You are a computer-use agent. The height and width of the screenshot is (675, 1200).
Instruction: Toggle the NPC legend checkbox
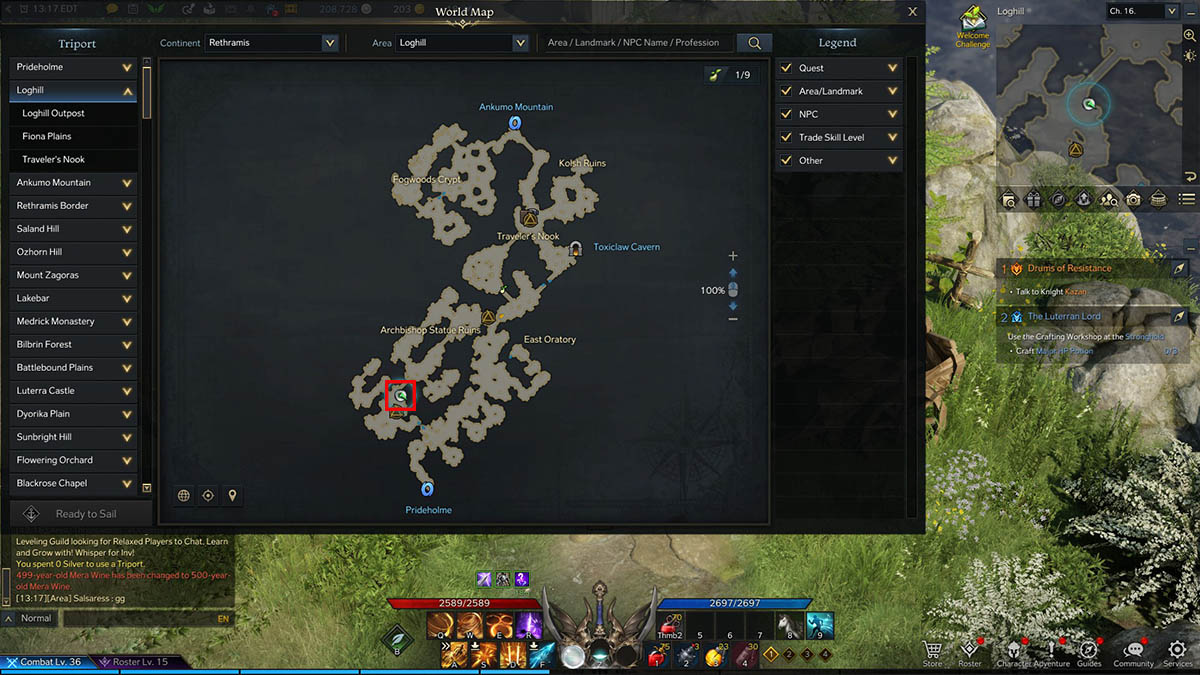pyautogui.click(x=787, y=114)
